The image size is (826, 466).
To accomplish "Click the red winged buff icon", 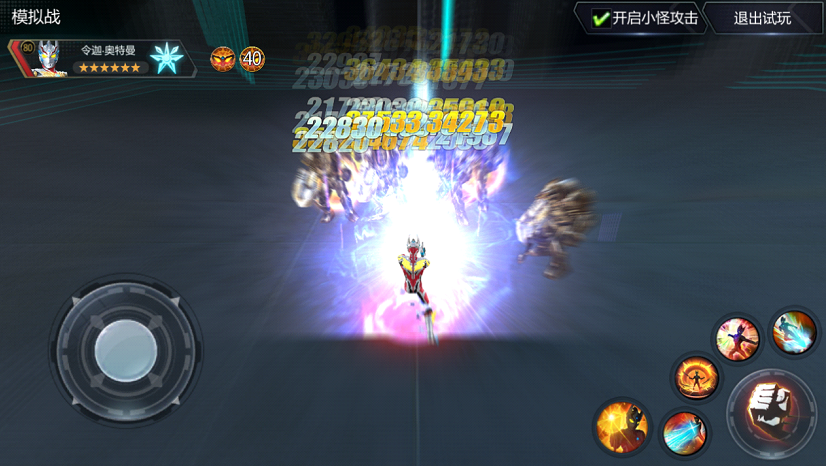I will click(222, 59).
